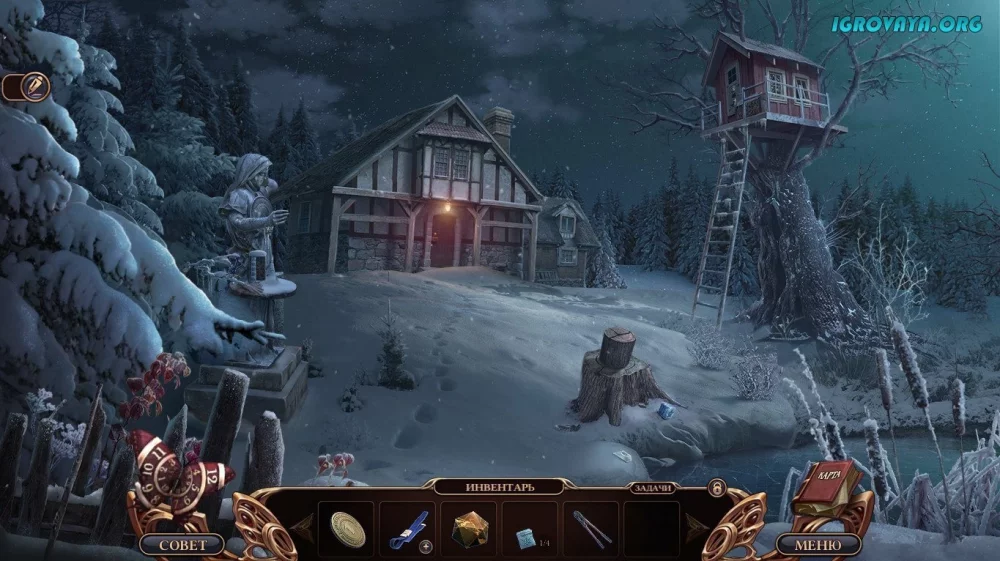Screen dimensions: 1000x561
Task: Choose the golden gem crystal item
Action: [x=468, y=529]
